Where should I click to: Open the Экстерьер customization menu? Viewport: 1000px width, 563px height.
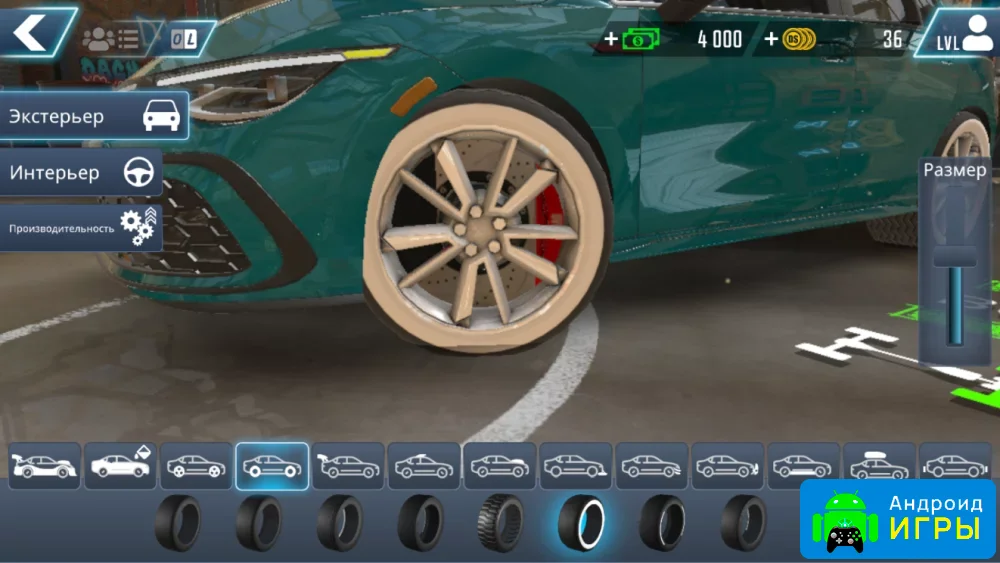(94, 116)
